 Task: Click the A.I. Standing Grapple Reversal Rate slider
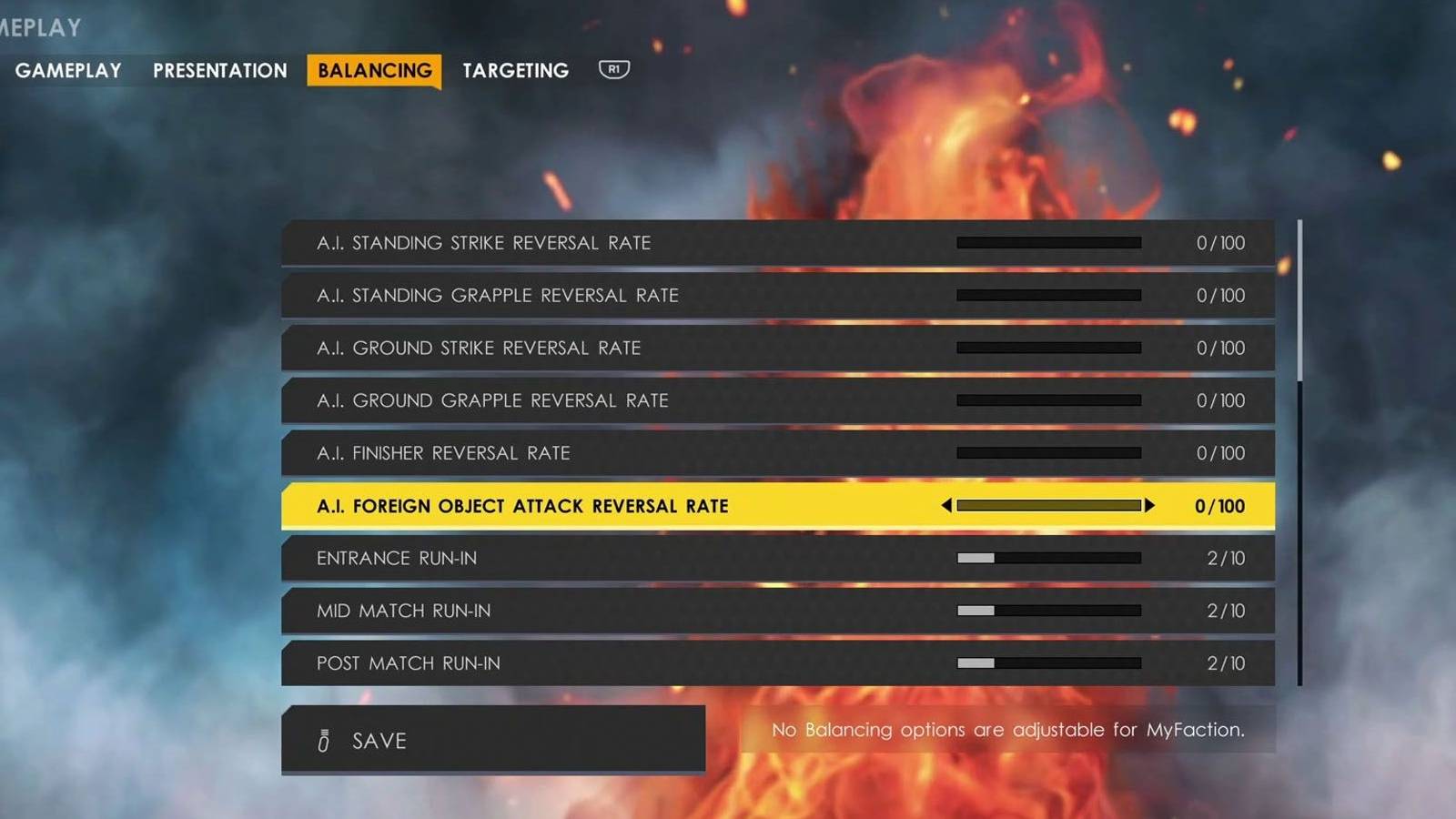tap(1048, 295)
